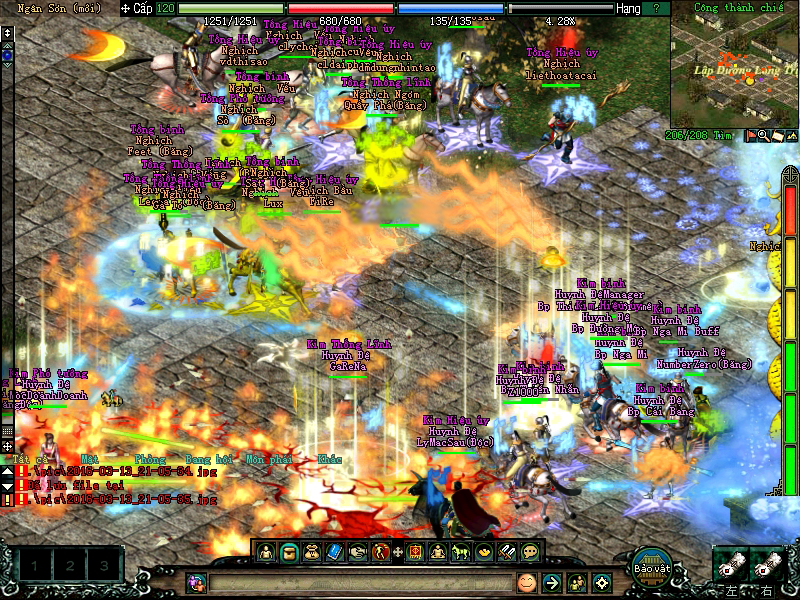Image resolution: width=800 pixels, height=600 pixels.
Task: Click the red flag icon under minimap
Action: 751,135
